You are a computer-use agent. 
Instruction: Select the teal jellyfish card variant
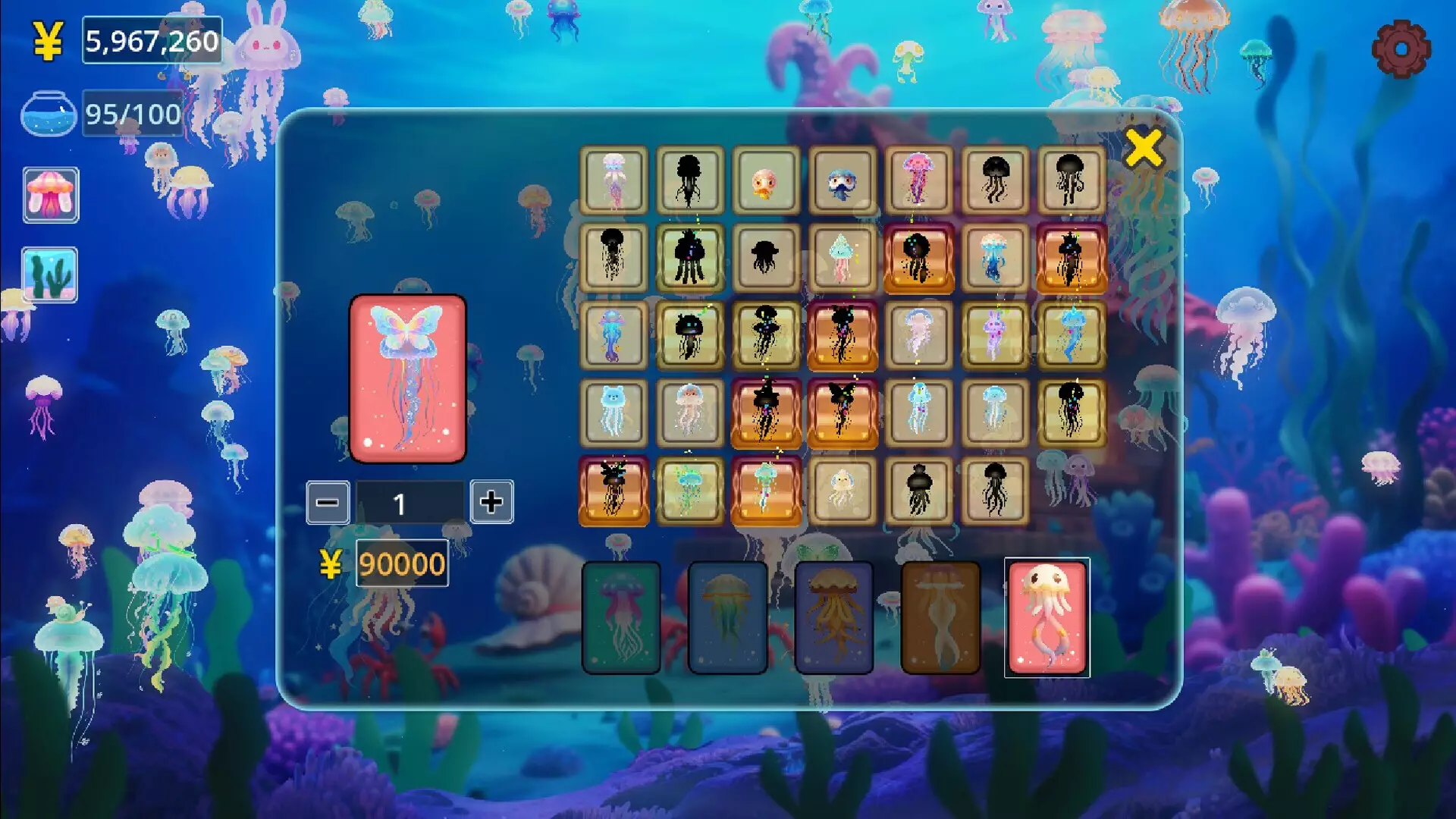[x=620, y=616]
